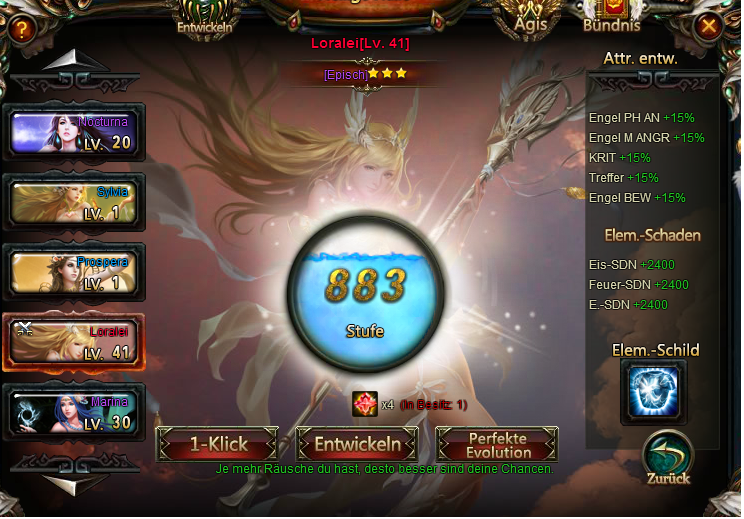744x519 pixels.
Task: Click the 1-Klick button
Action: pos(218,444)
